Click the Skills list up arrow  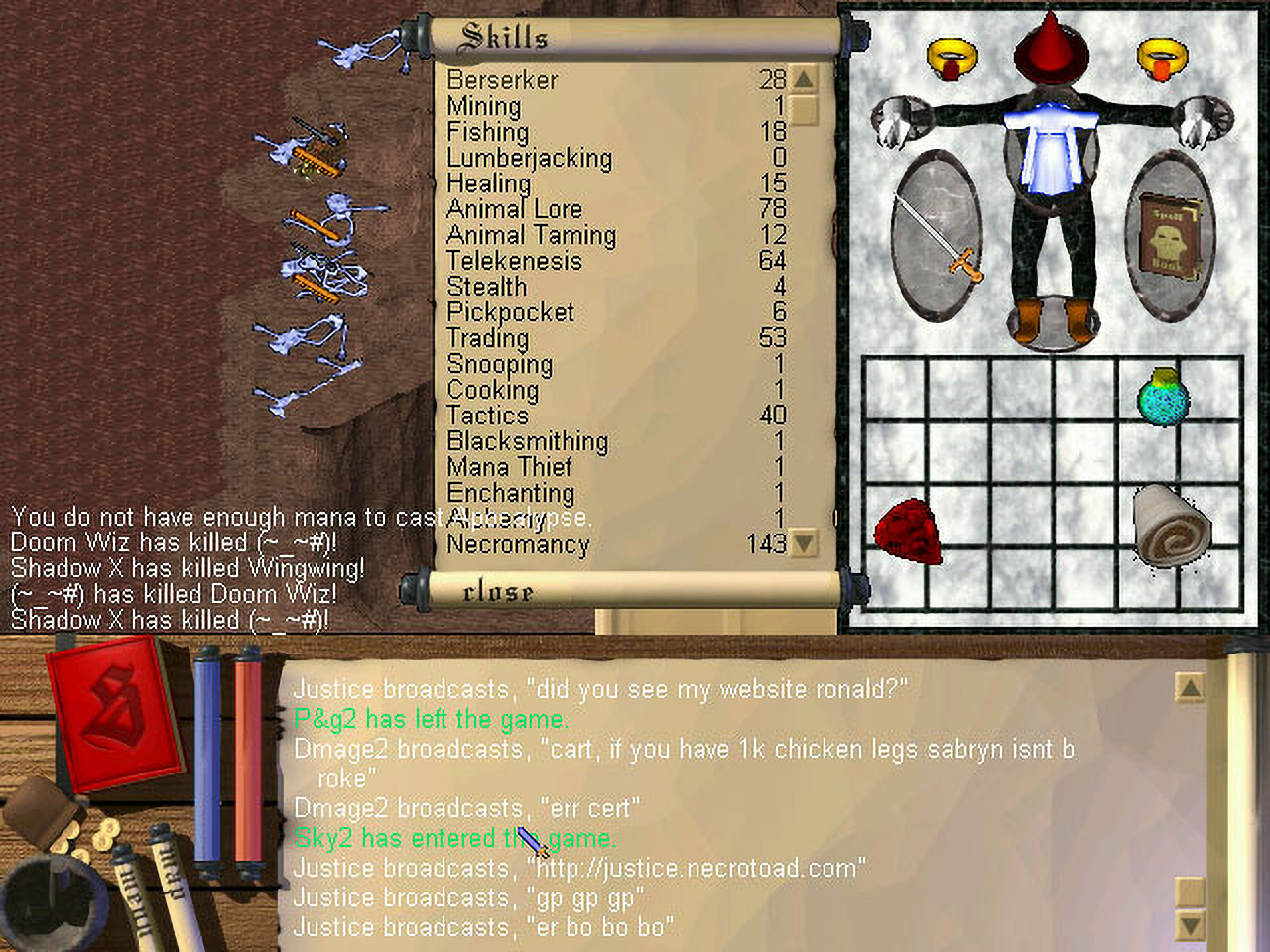tap(804, 79)
